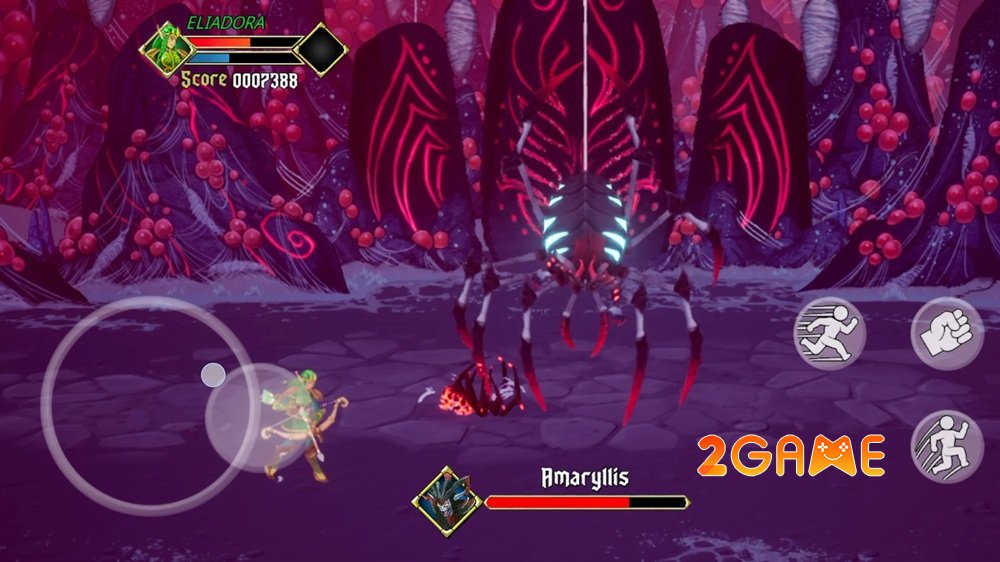Open the 2GAME watermark logo

[794, 456]
